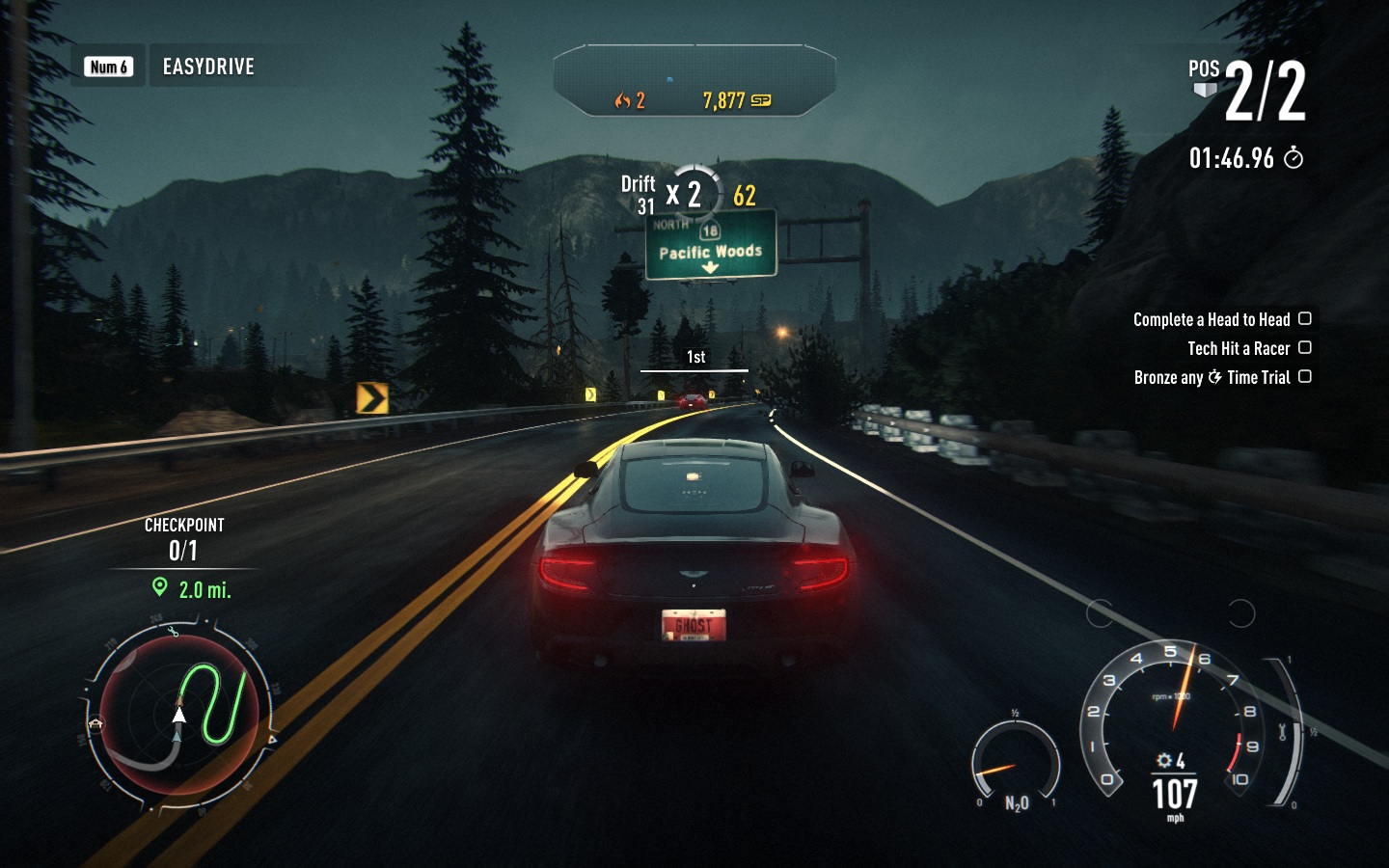The width and height of the screenshot is (1389, 868).
Task: Click the circular route minimap
Action: (179, 716)
